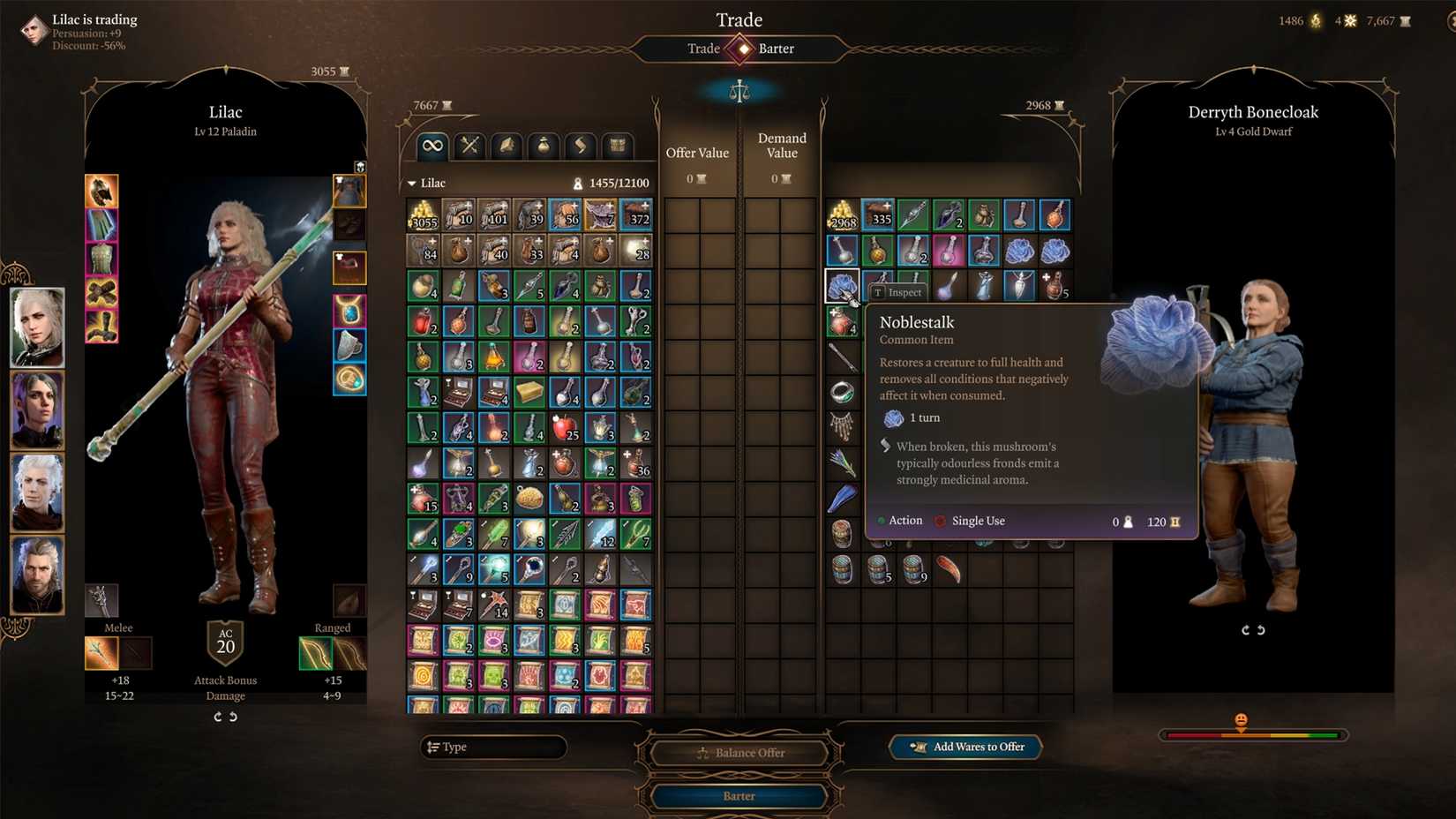This screenshot has height=819, width=1456.
Task: Switch to Trade mode tab
Action: (703, 49)
